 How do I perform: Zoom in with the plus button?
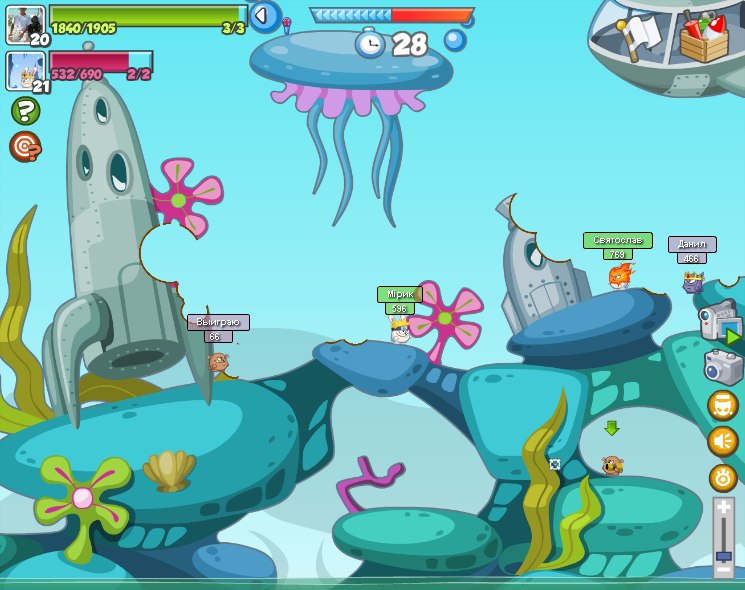[723, 508]
